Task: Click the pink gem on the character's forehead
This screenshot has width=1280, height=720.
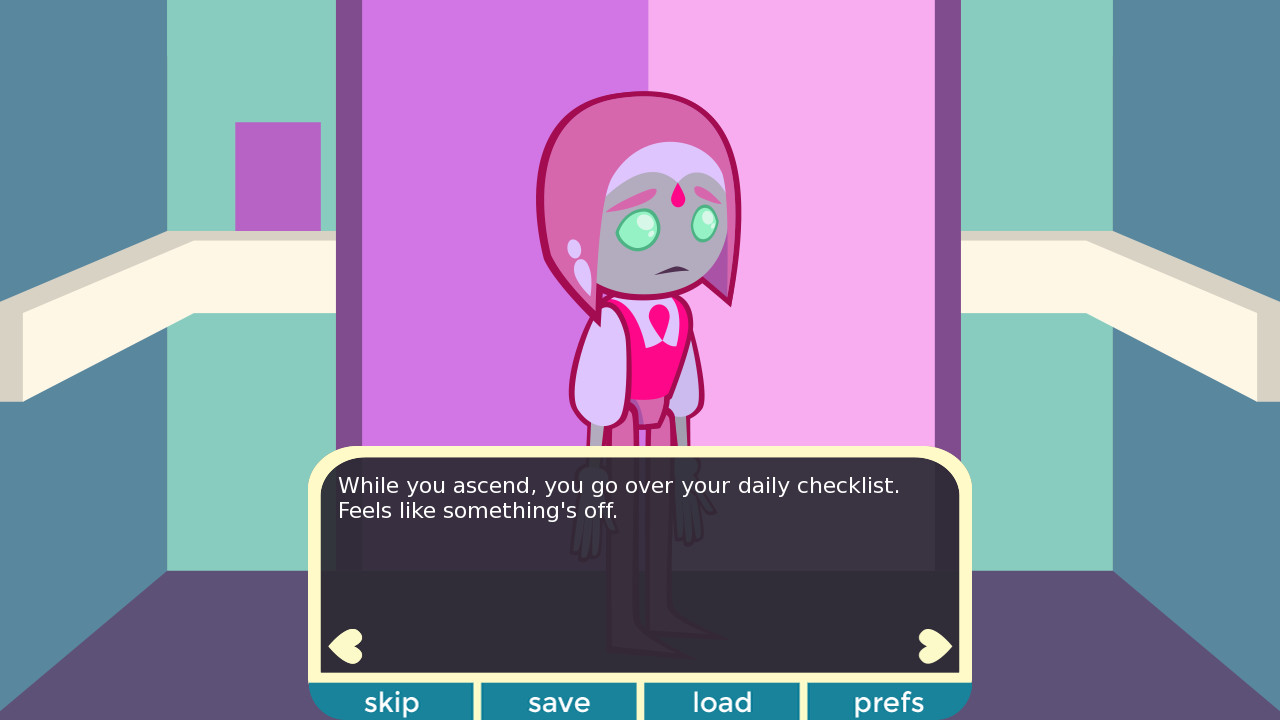Action: point(679,198)
